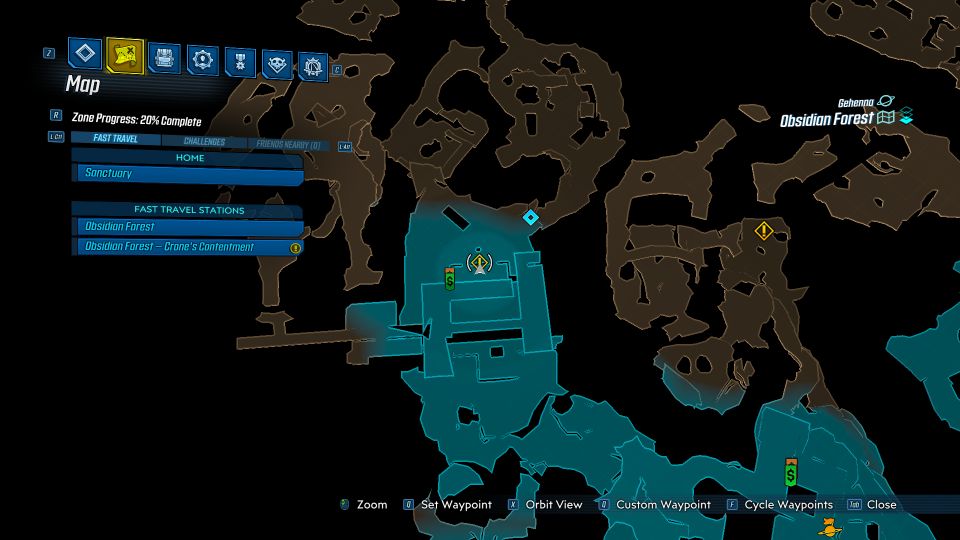Open the medal-icon Guardian Rank tab
960x540 pixels.
pyautogui.click(x=240, y=61)
